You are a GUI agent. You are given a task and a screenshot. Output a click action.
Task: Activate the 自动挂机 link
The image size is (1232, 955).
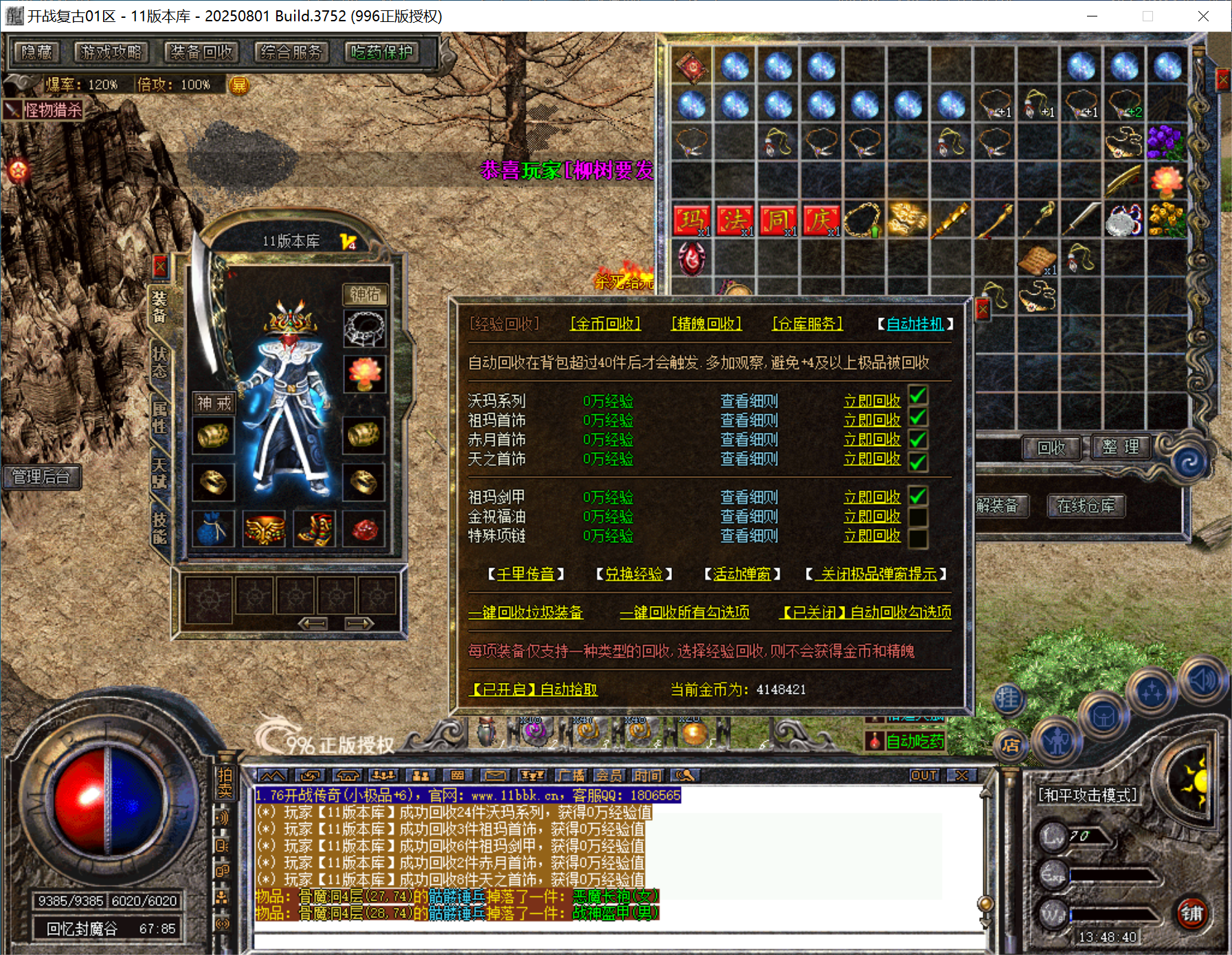click(x=915, y=324)
